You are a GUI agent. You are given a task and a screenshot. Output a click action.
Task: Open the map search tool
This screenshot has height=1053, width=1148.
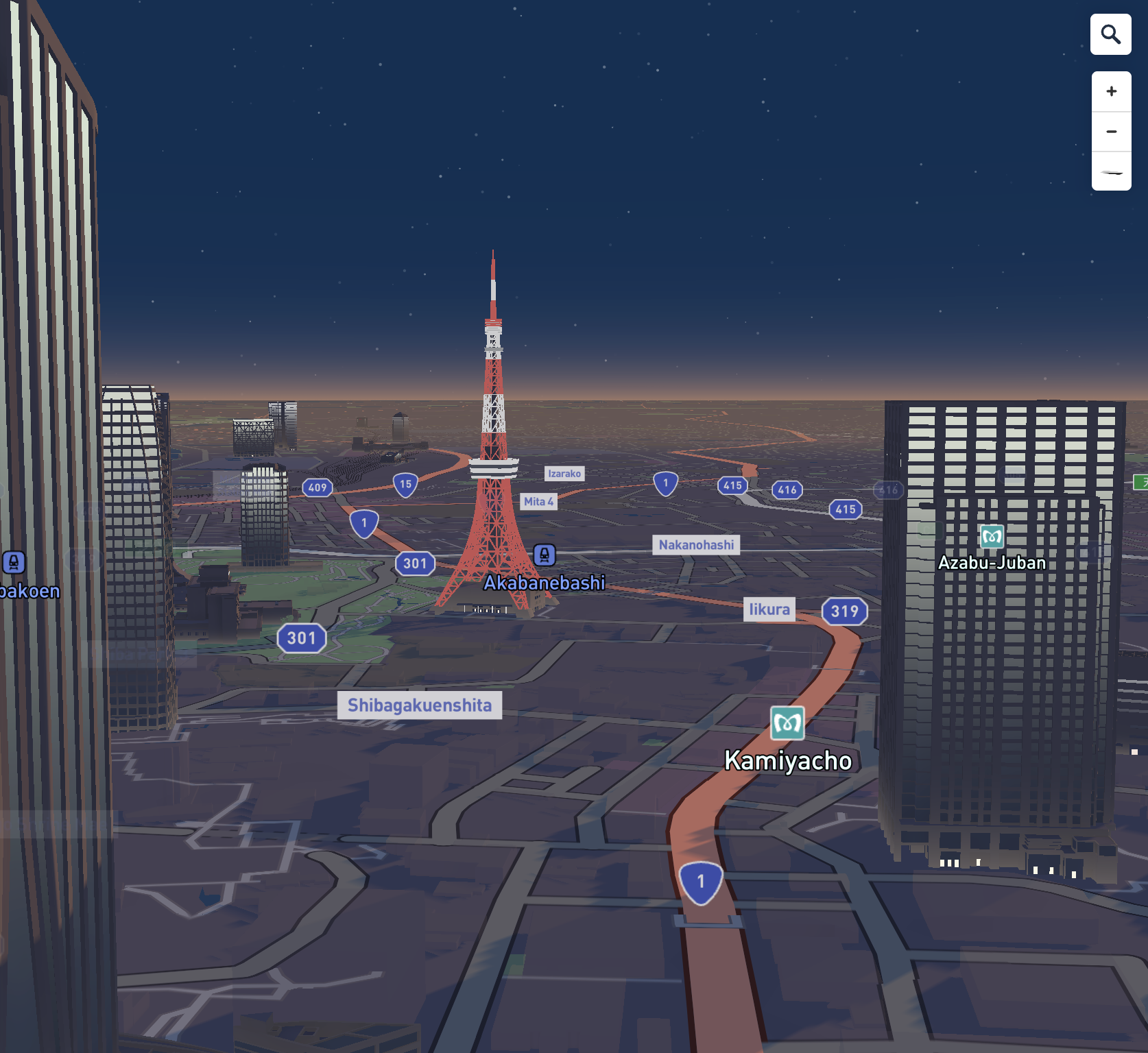coord(1110,34)
